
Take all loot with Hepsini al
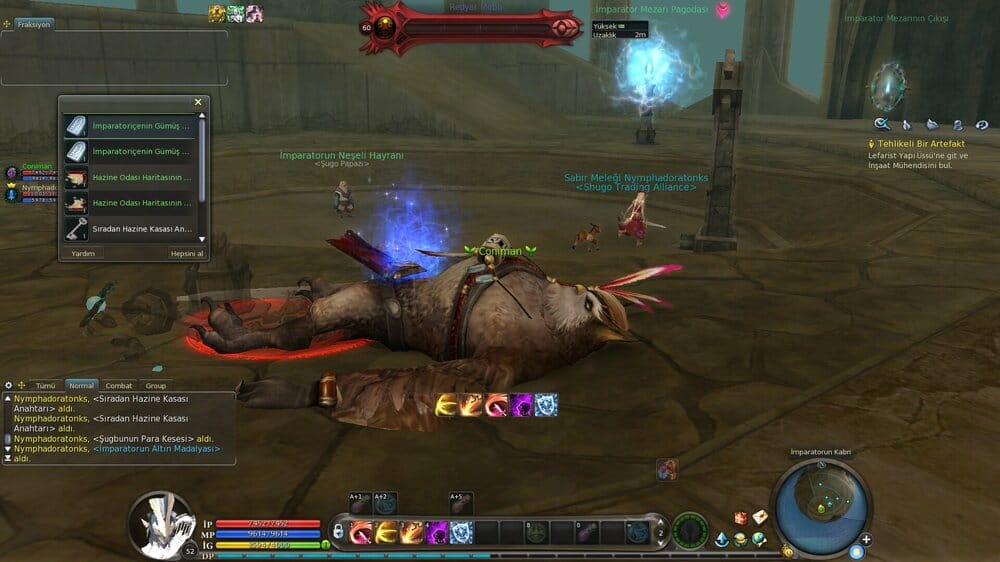pyautogui.click(x=187, y=253)
